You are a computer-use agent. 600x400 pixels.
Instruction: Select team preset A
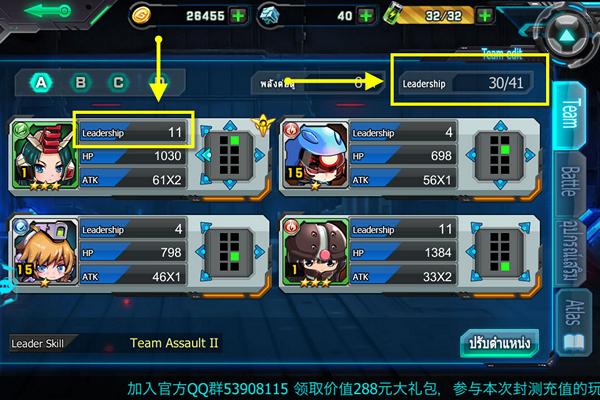42,83
